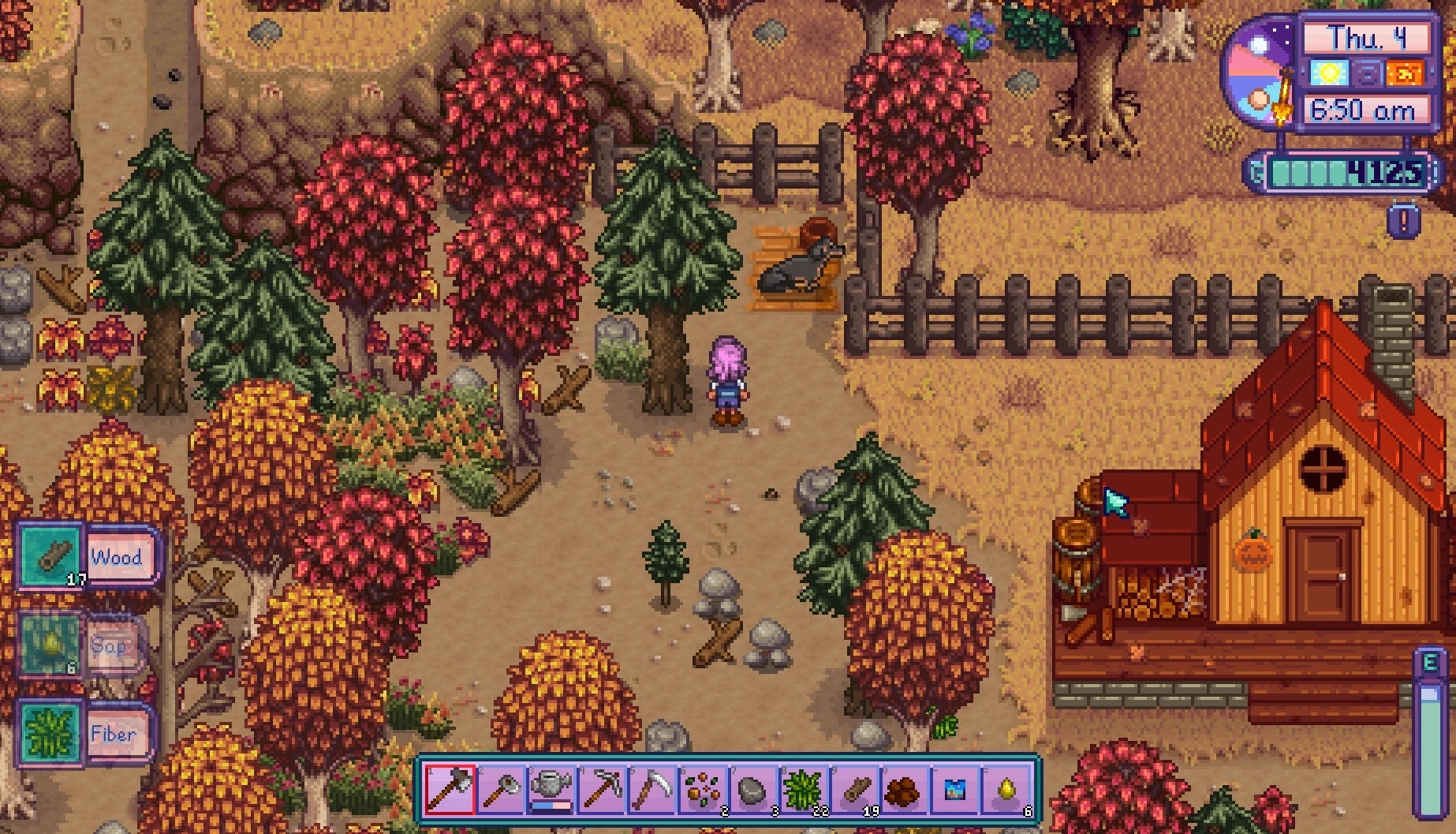1456x834 pixels.
Task: Choose the green fiber stack of 22
Action: click(804, 790)
